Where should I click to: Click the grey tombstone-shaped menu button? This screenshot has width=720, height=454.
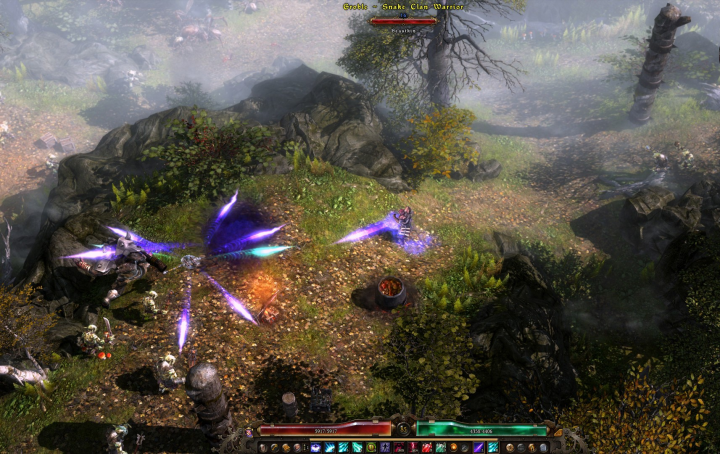point(544,447)
